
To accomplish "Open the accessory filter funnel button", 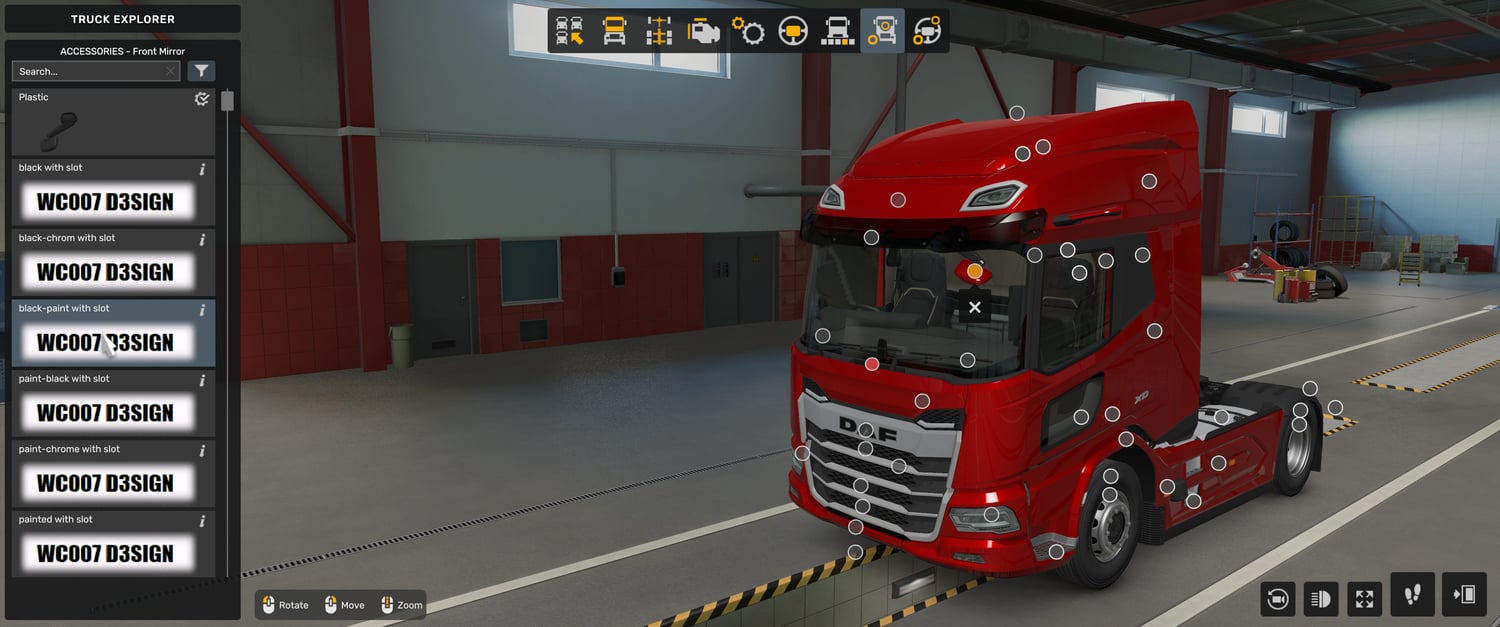I will [201, 71].
